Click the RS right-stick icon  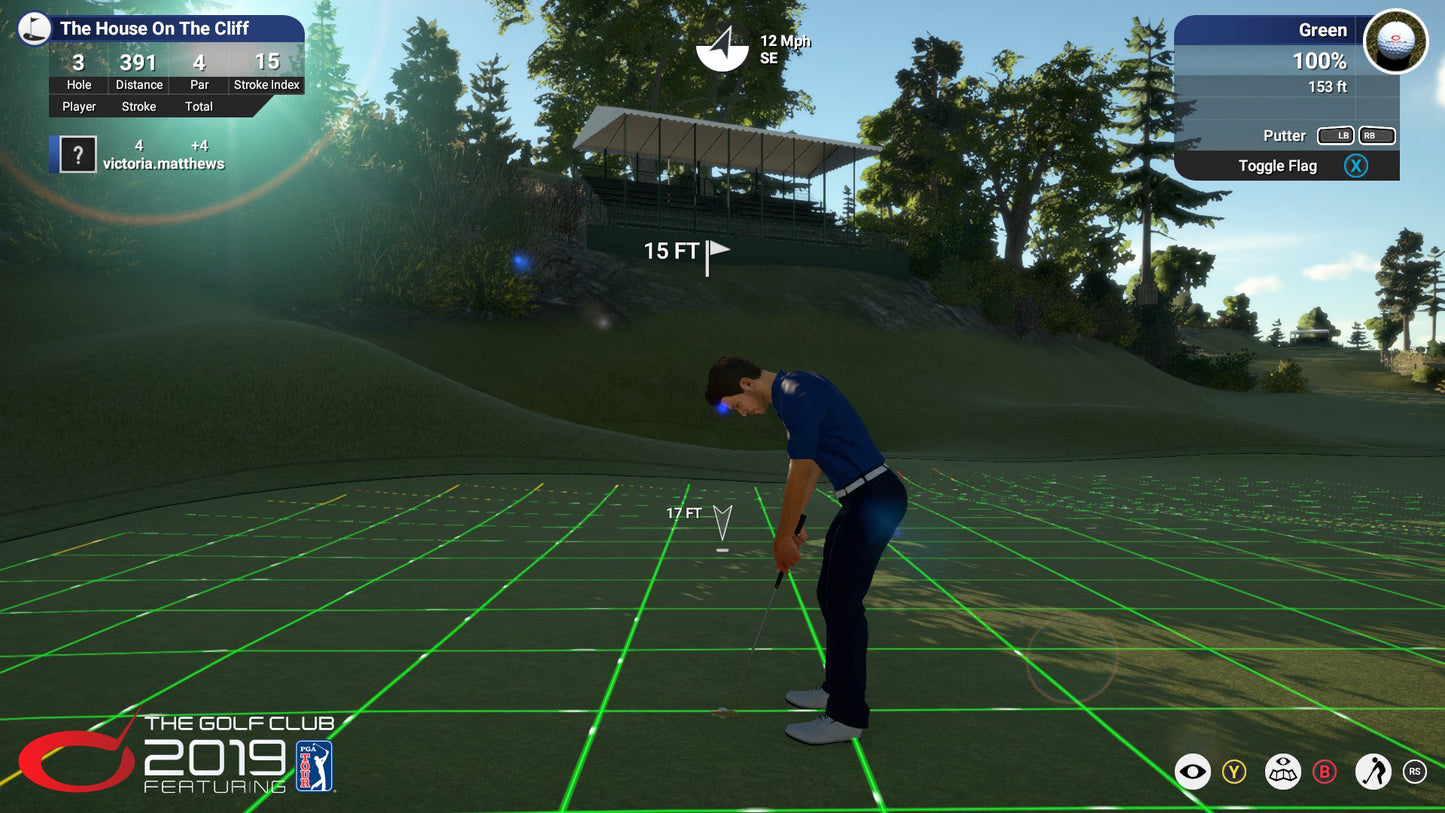tap(1415, 771)
